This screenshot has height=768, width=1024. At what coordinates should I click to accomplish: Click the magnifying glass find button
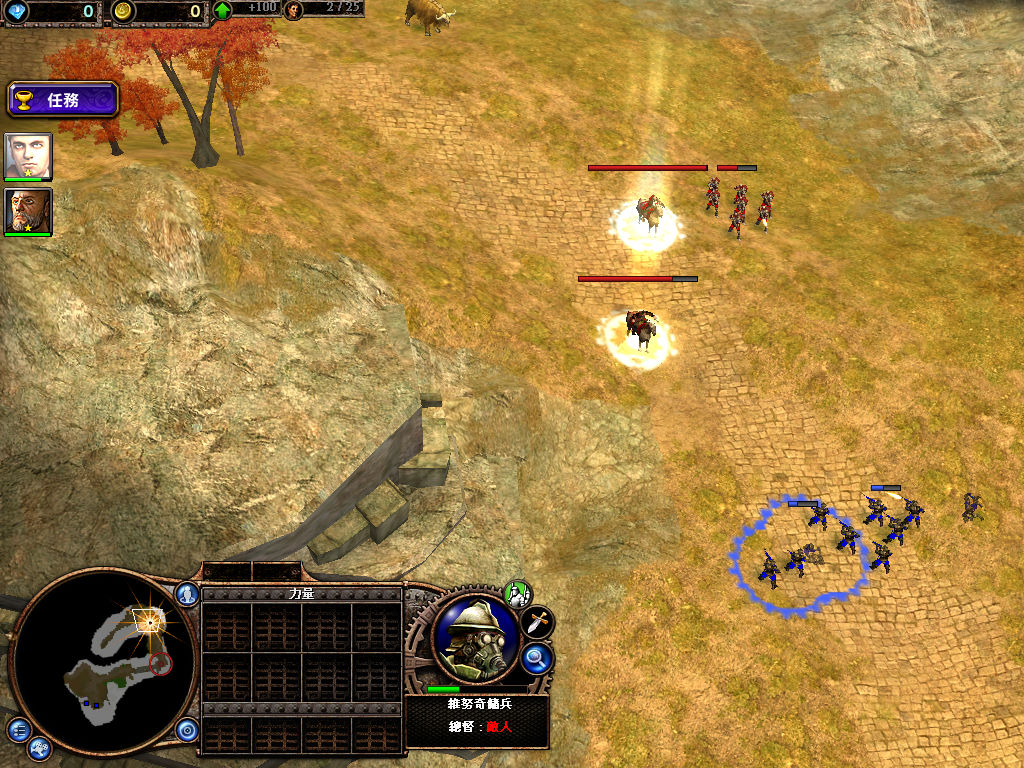pyautogui.click(x=537, y=657)
